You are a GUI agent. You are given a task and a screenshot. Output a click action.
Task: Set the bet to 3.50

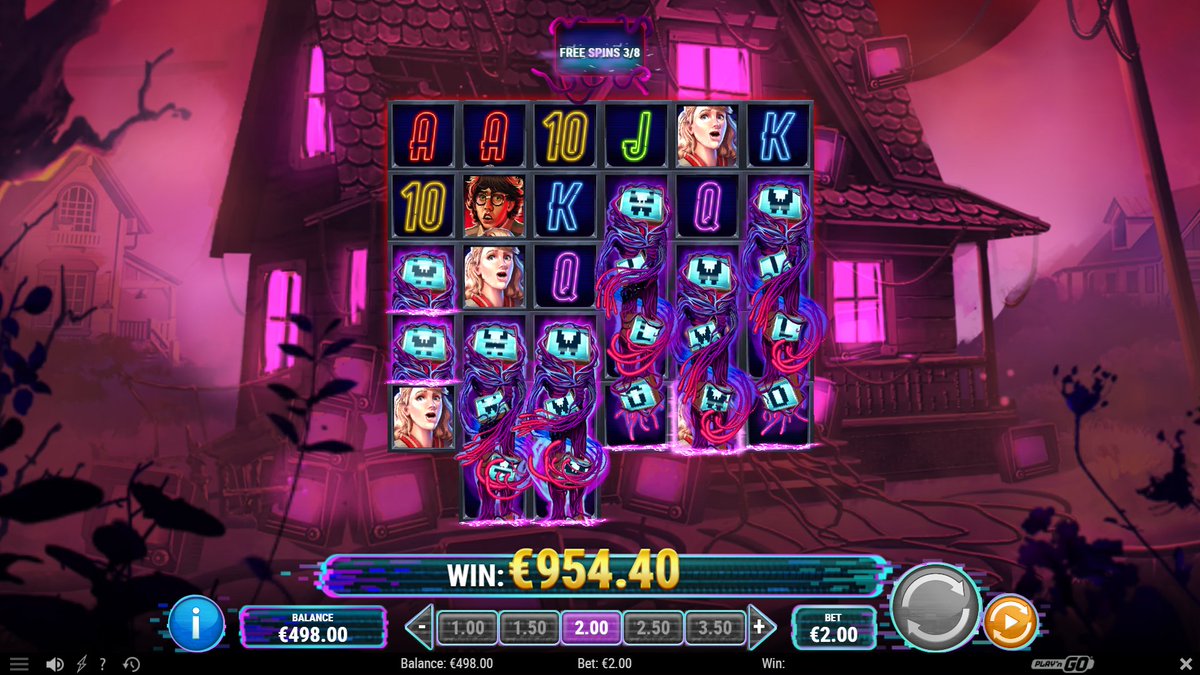[715, 628]
